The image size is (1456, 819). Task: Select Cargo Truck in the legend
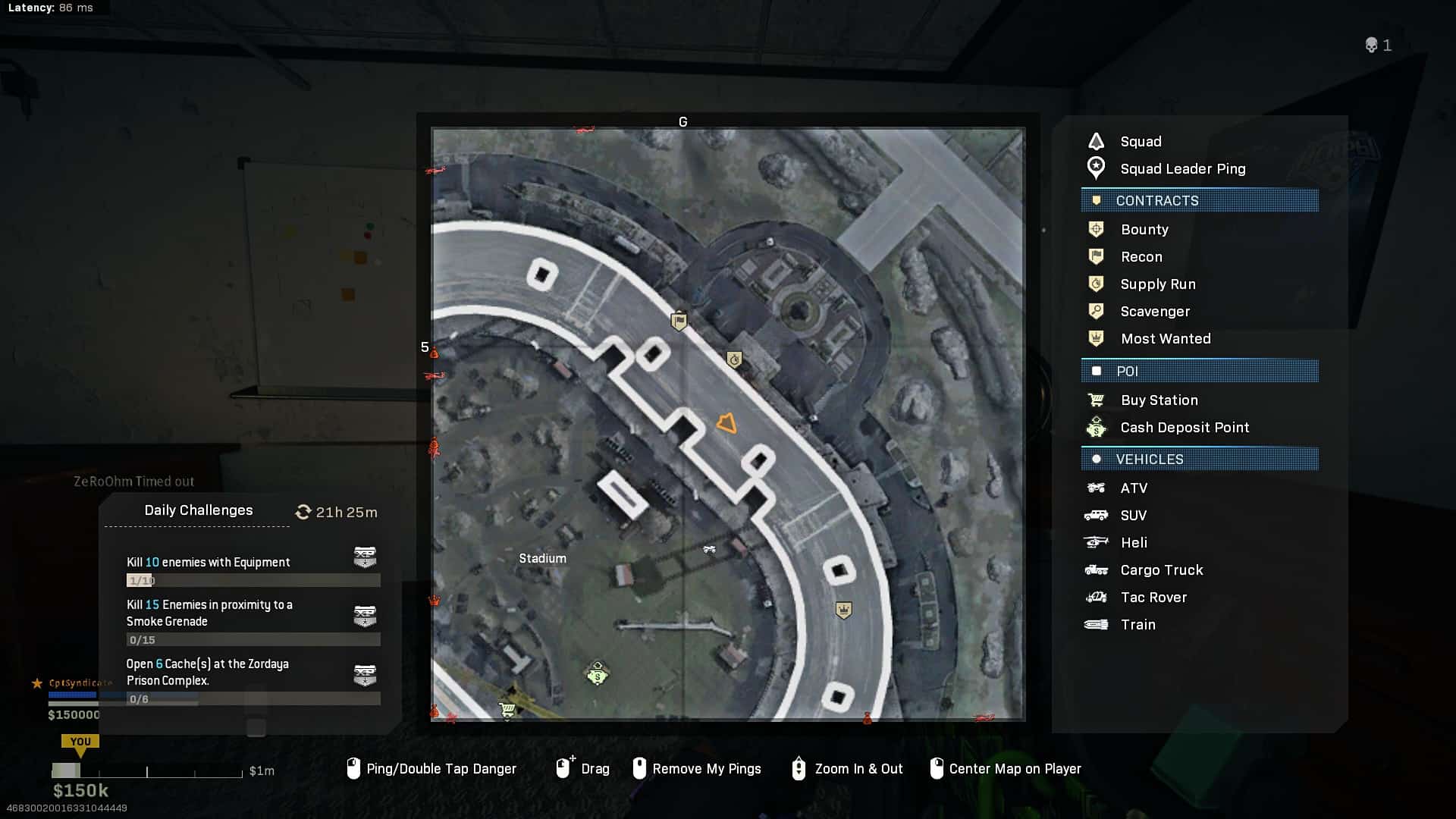click(1161, 570)
